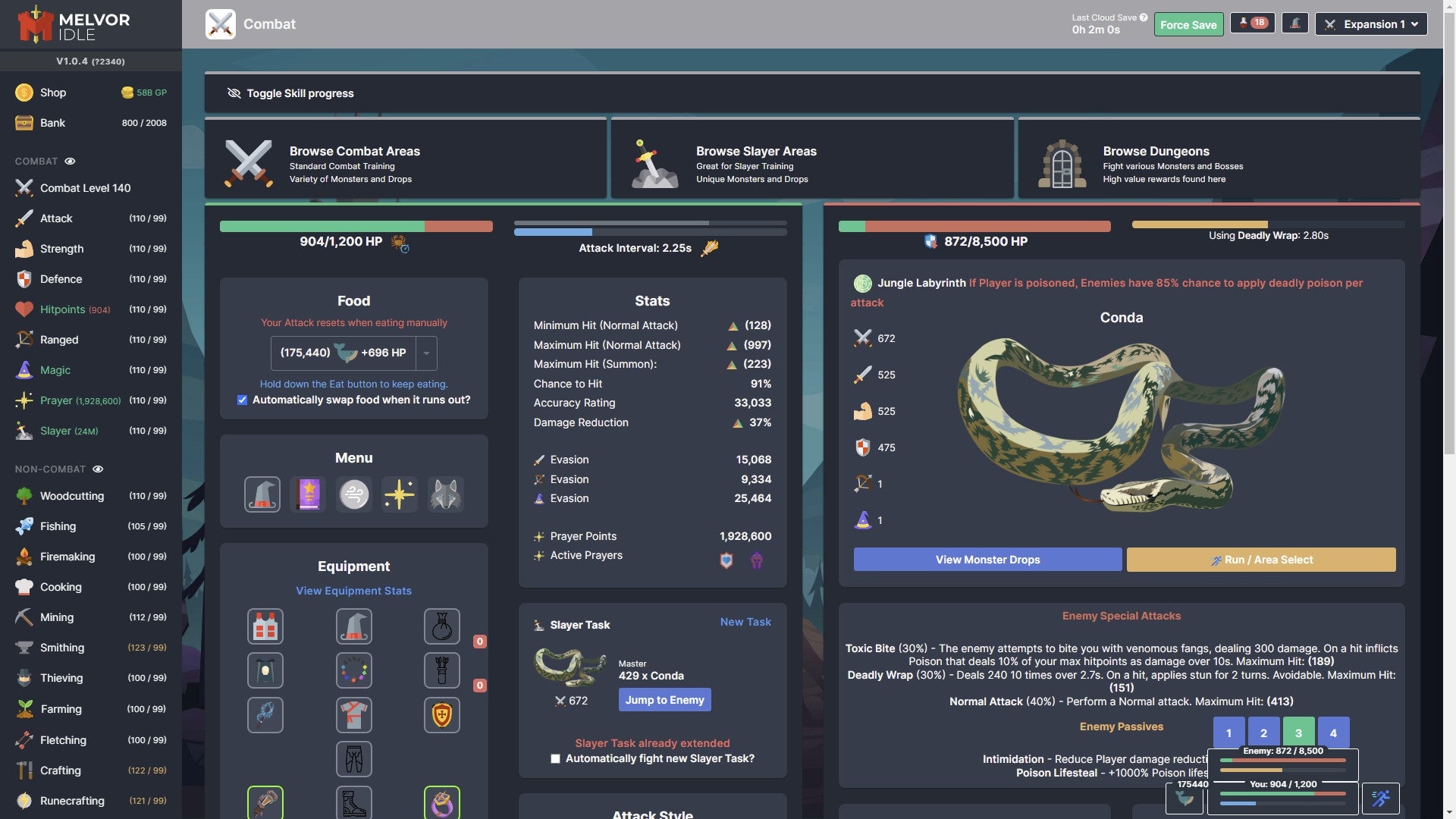This screenshot has width=1456, height=819.
Task: Enable Automatically fight new Slayer Task
Action: coord(555,758)
